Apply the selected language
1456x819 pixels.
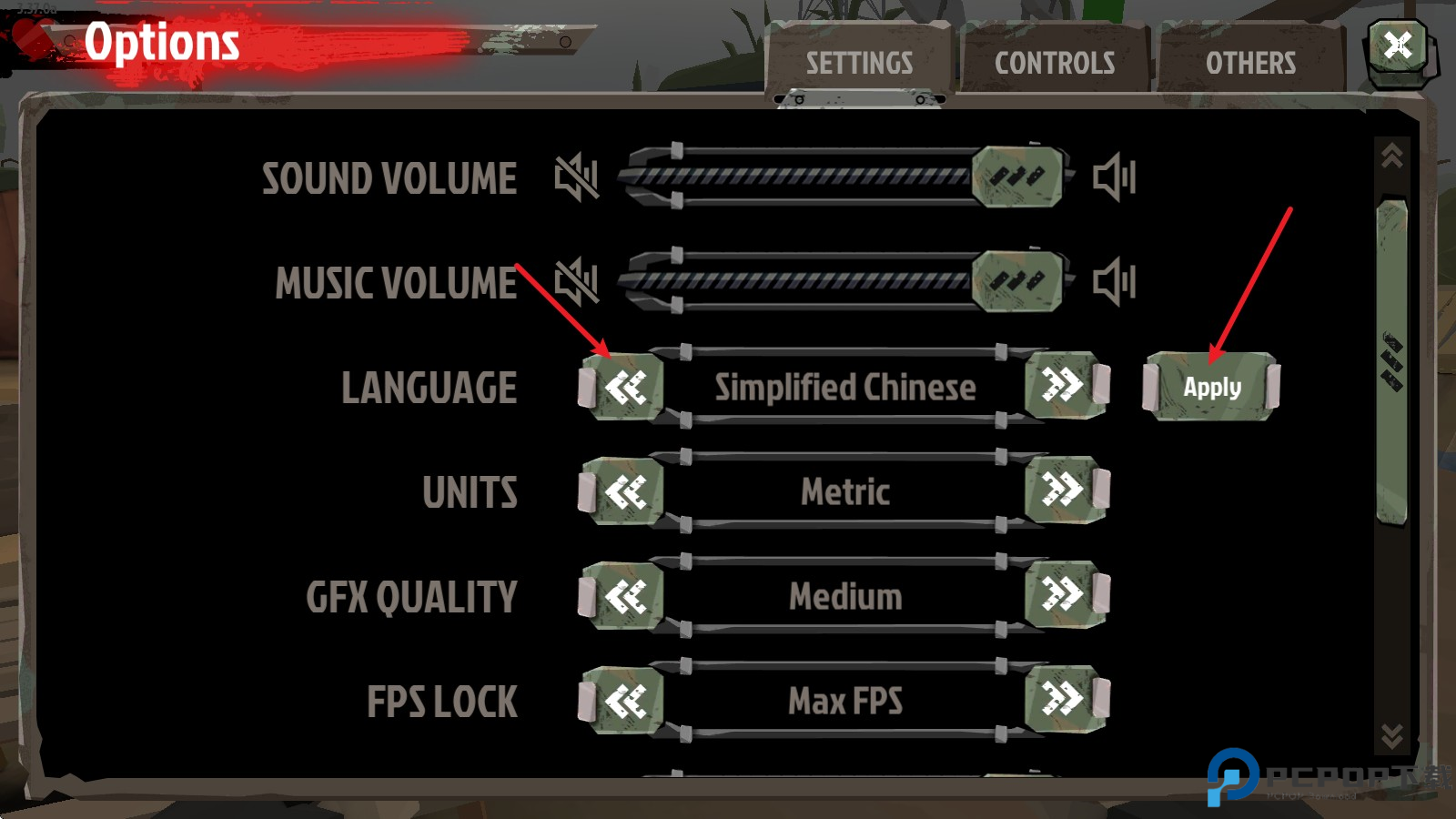click(x=1210, y=386)
